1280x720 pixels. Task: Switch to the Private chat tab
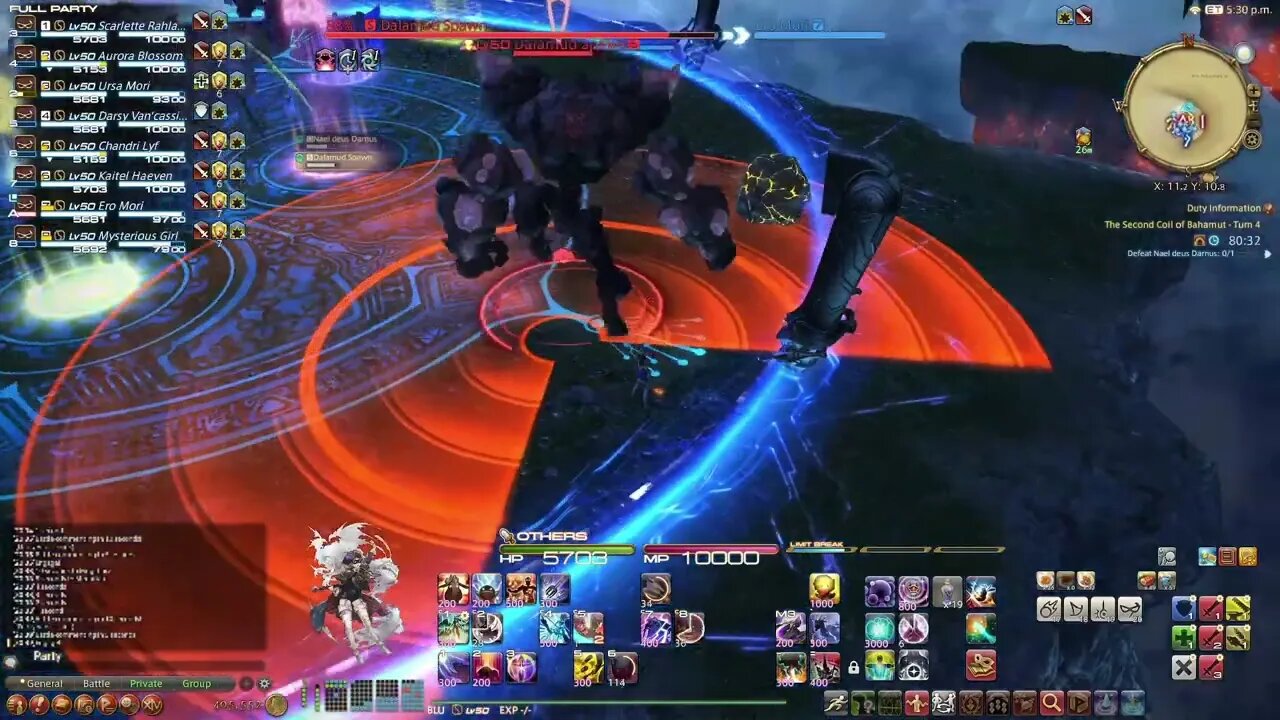pyautogui.click(x=146, y=683)
